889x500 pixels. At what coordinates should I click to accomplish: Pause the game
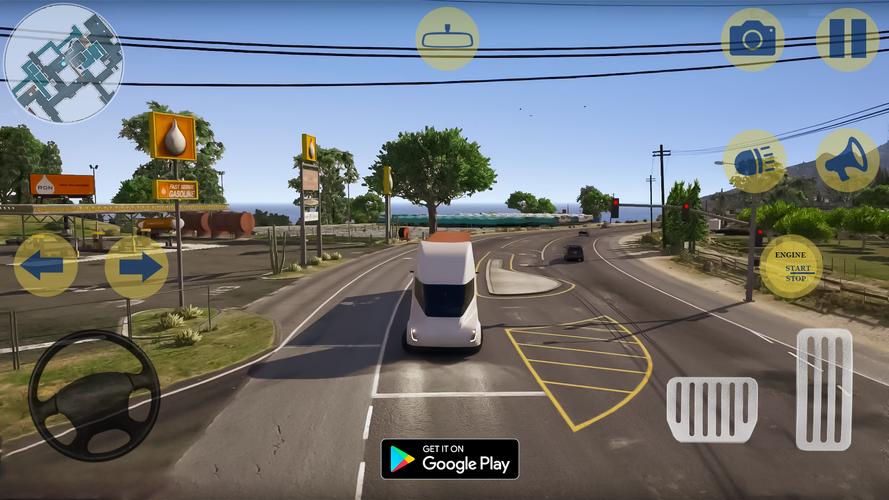click(x=847, y=39)
